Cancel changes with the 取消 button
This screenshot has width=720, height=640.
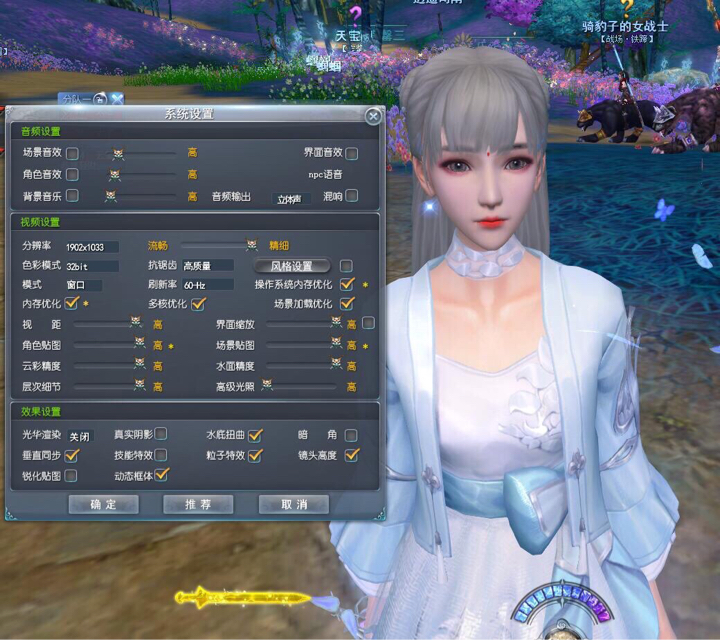click(293, 504)
